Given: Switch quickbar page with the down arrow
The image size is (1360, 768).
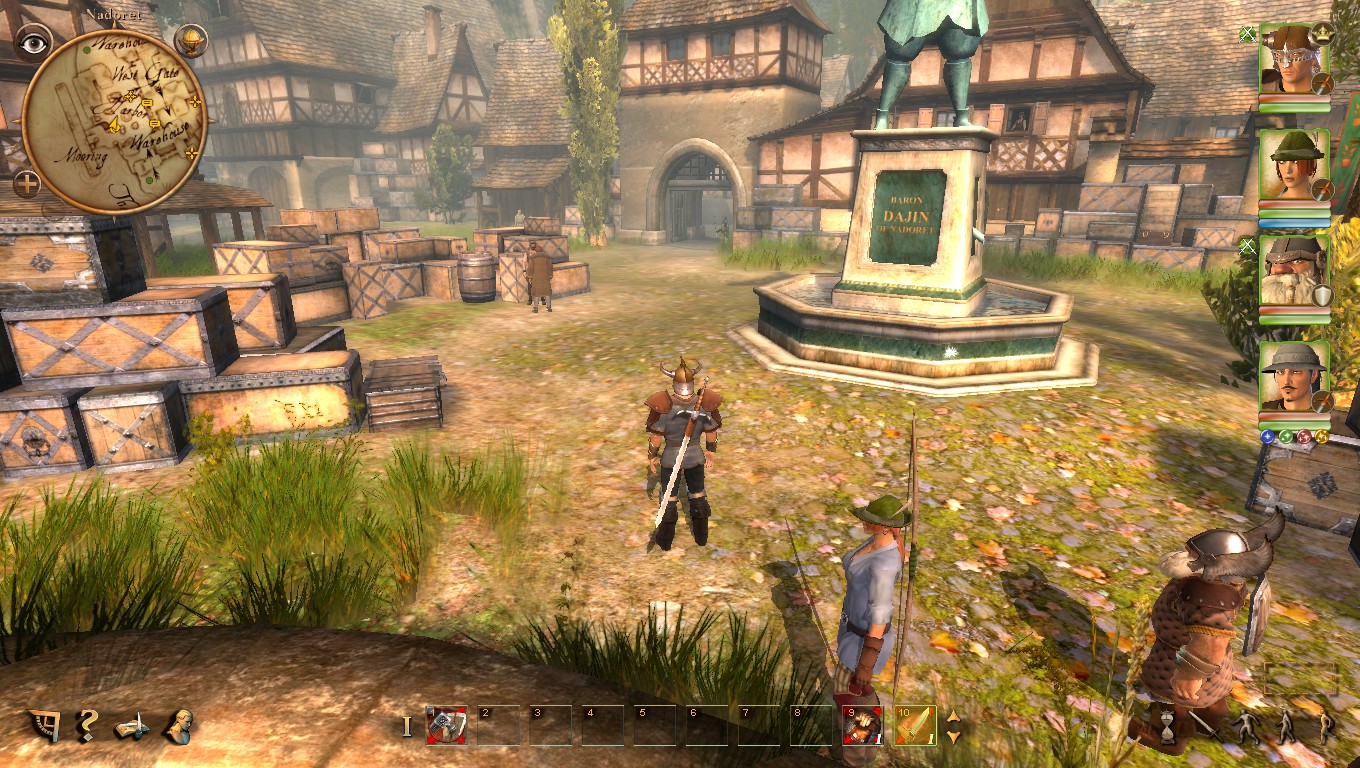Looking at the screenshot, I should (x=953, y=736).
